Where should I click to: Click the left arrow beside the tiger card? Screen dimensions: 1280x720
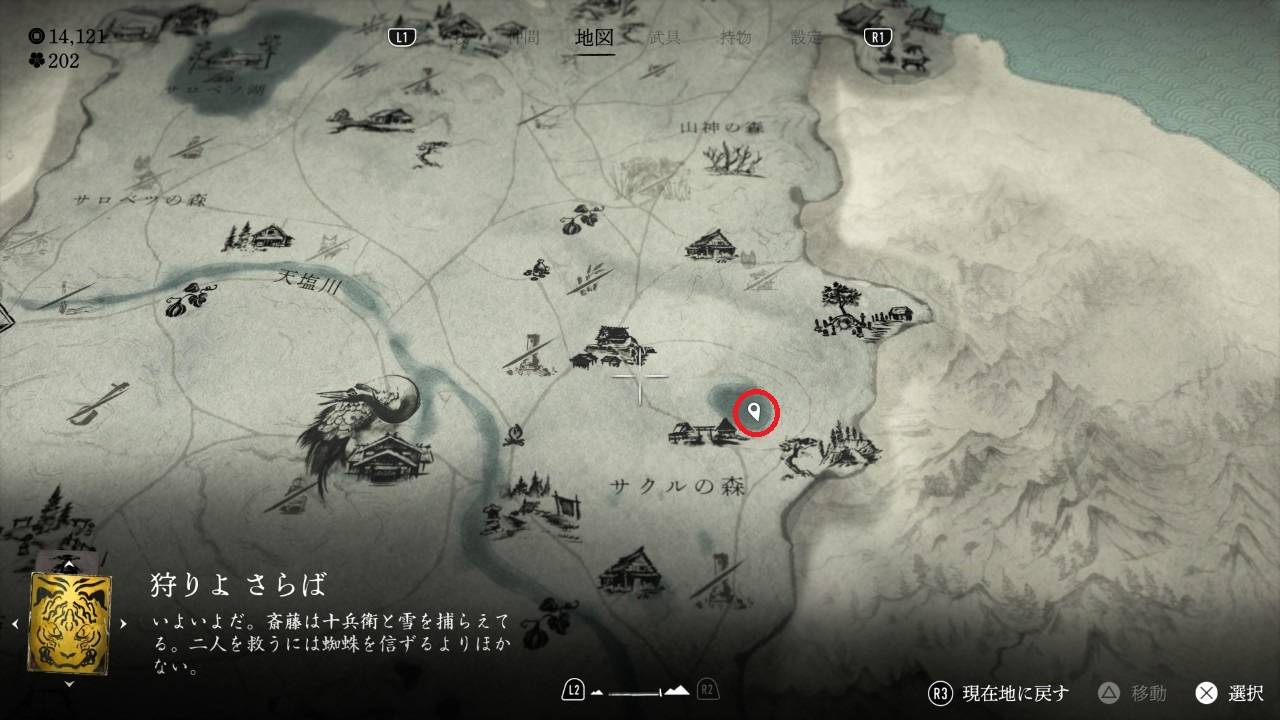click(x=17, y=623)
